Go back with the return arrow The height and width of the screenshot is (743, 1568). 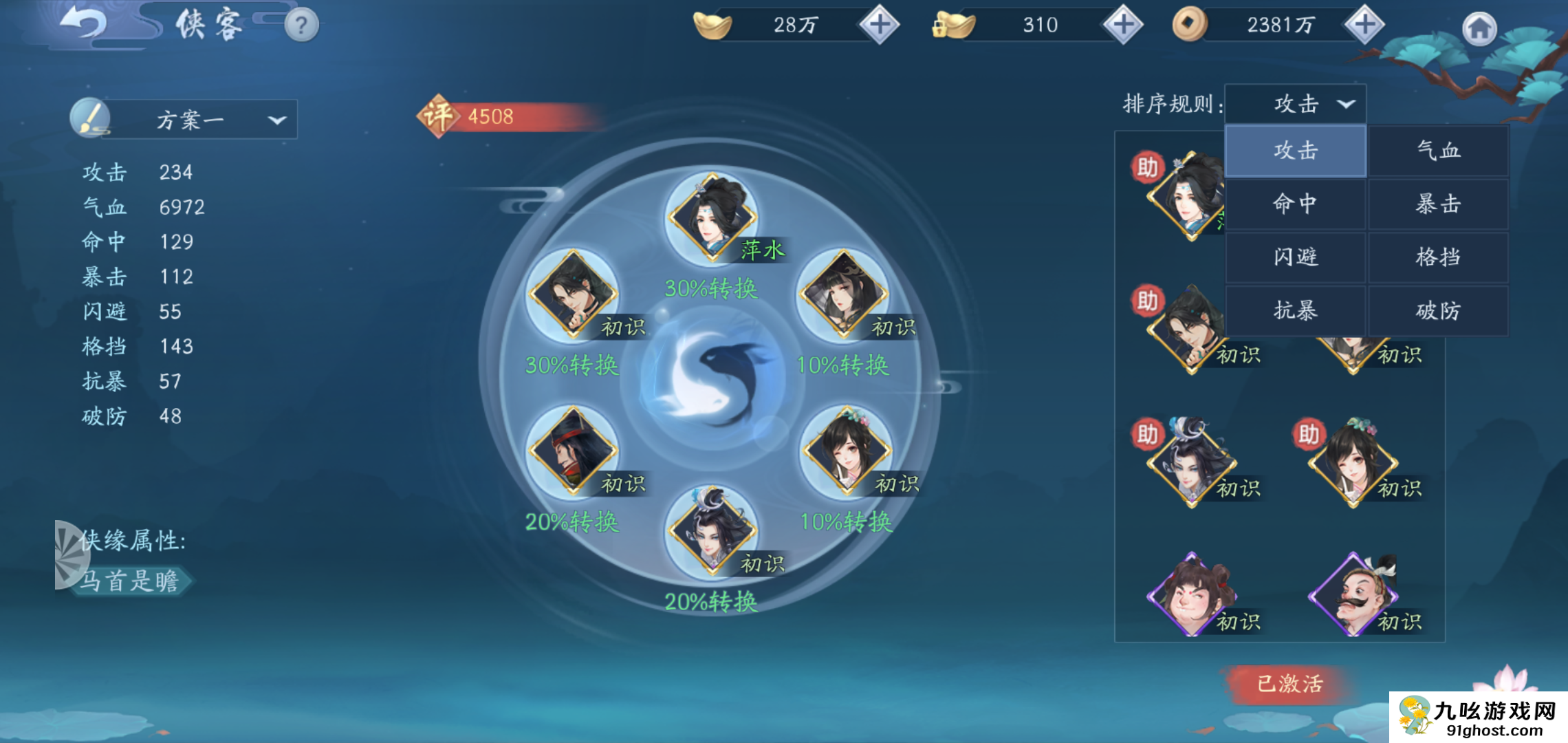pos(84,25)
